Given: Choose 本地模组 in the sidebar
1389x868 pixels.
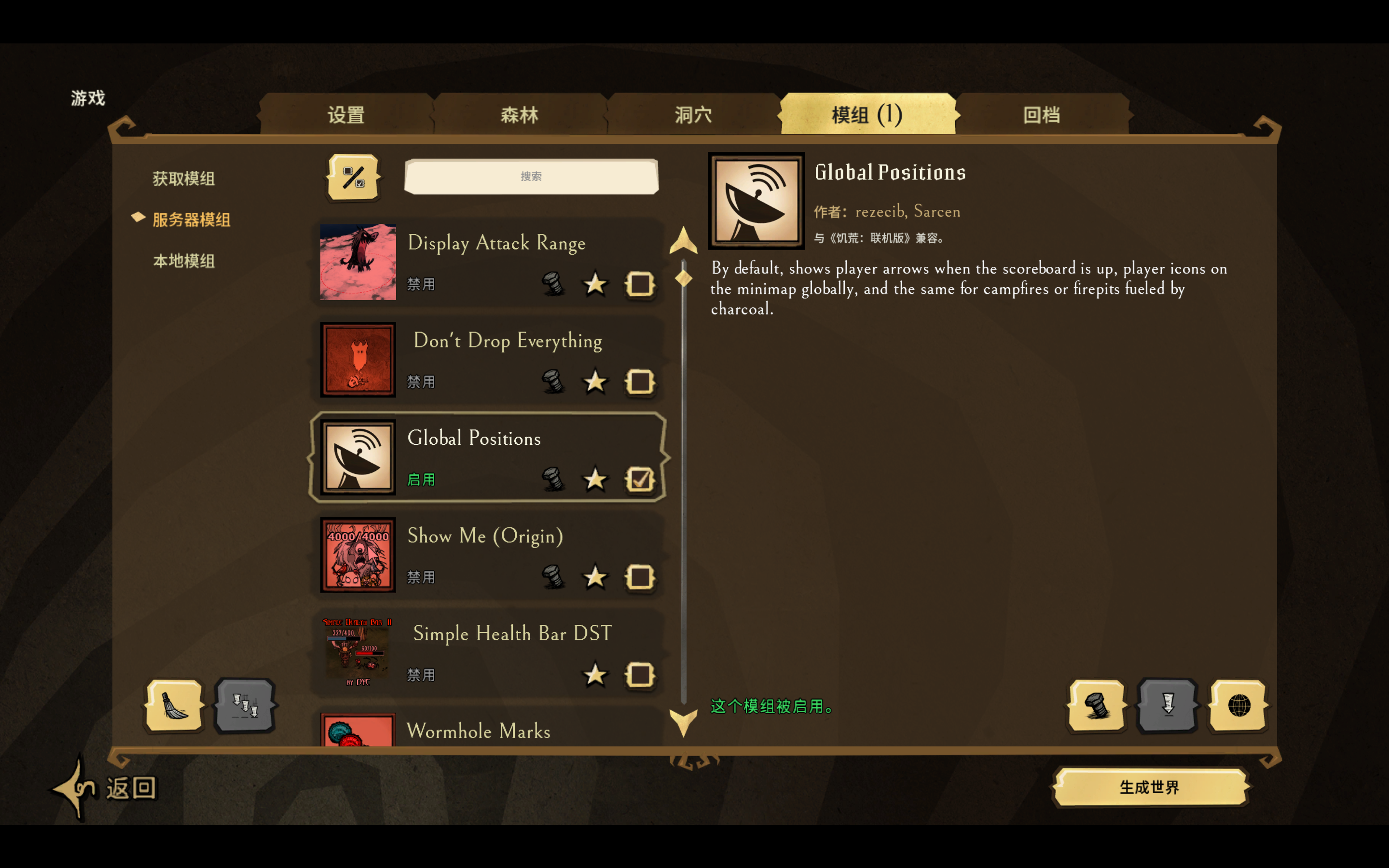Looking at the screenshot, I should click(184, 261).
